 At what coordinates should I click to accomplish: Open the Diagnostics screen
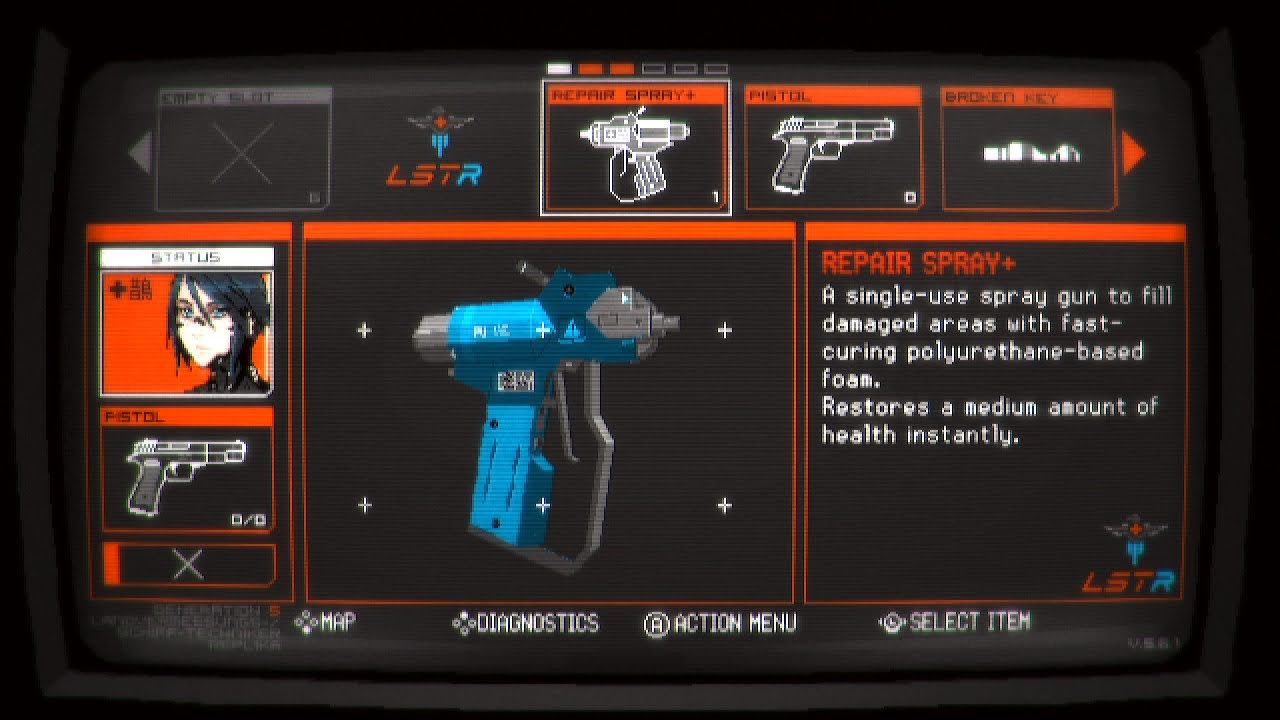526,624
